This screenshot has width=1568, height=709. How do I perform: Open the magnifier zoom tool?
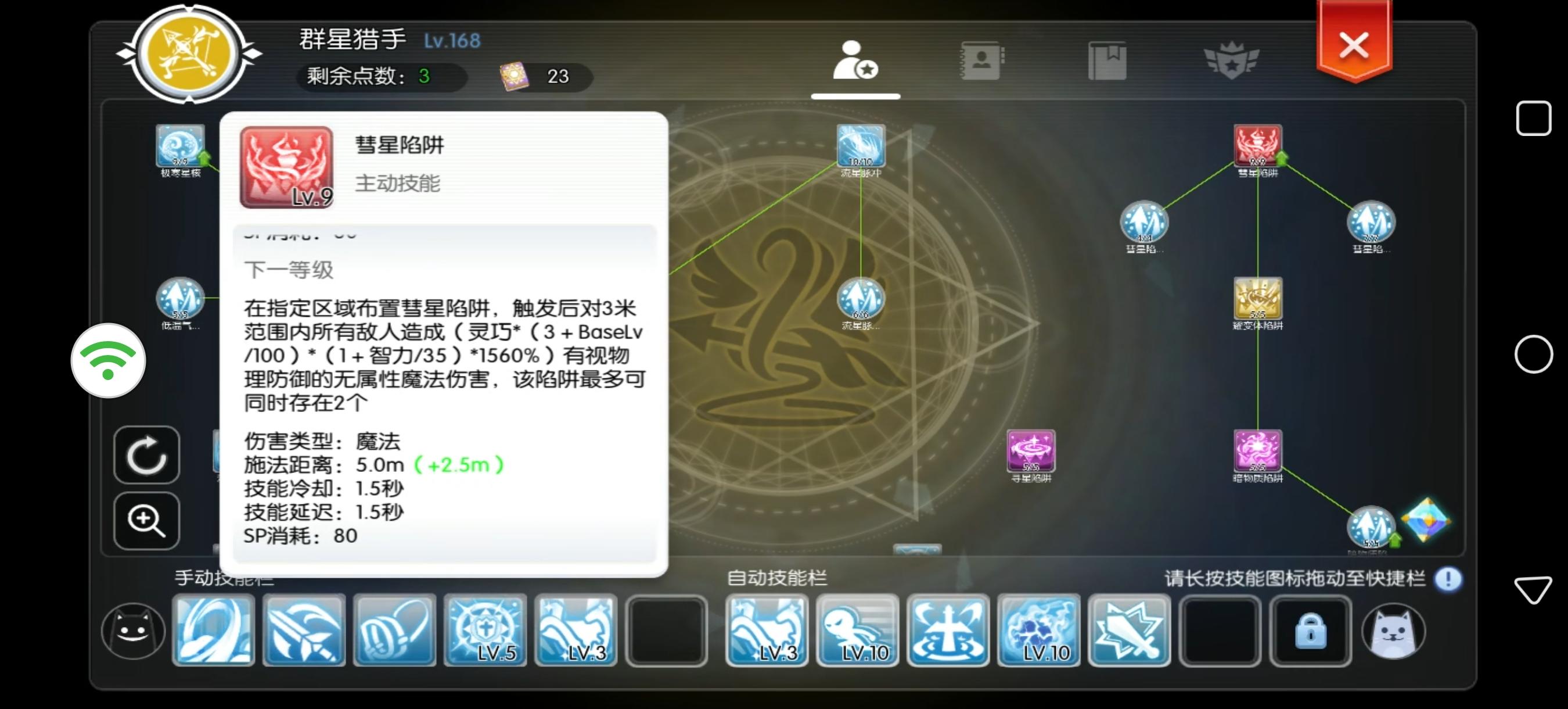pyautogui.click(x=146, y=521)
